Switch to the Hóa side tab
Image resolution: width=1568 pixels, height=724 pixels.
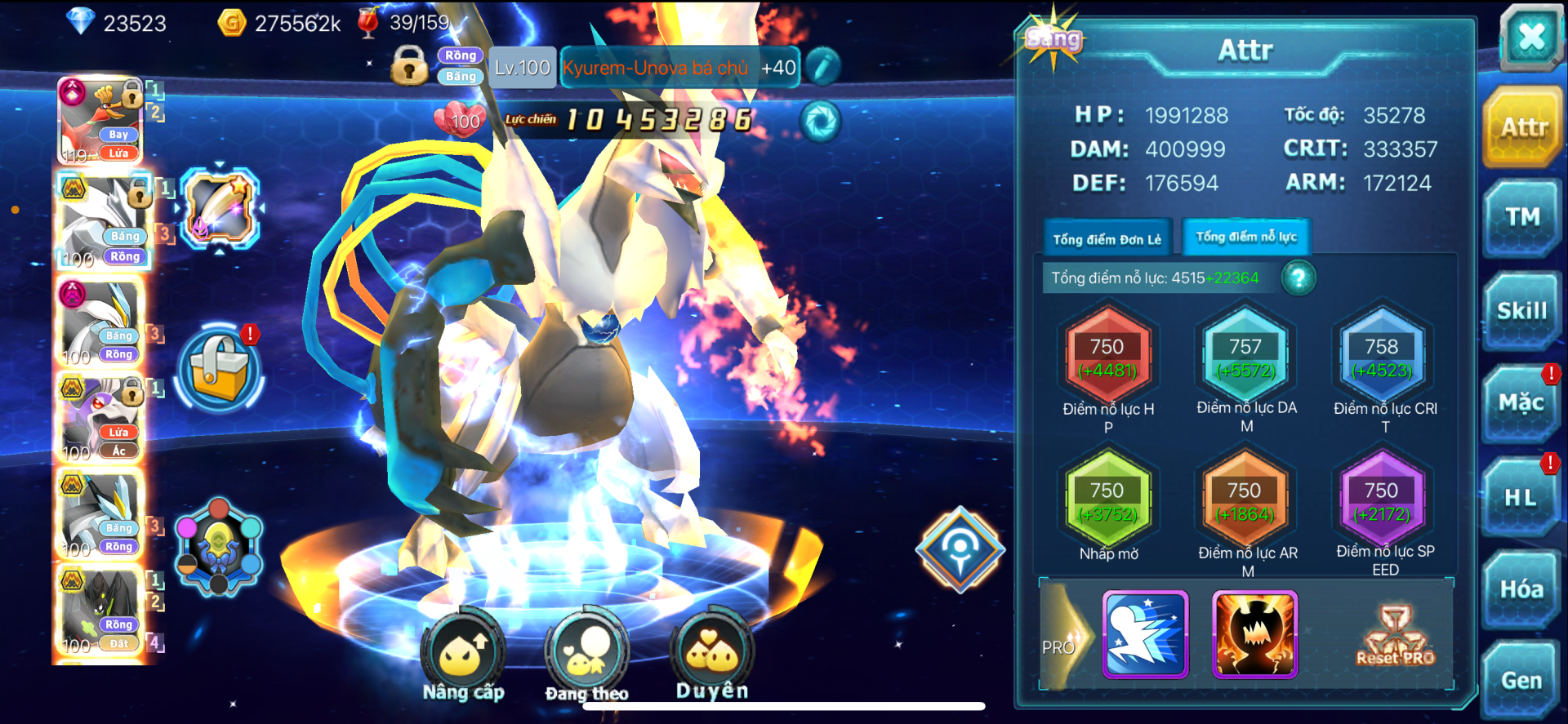1521,589
